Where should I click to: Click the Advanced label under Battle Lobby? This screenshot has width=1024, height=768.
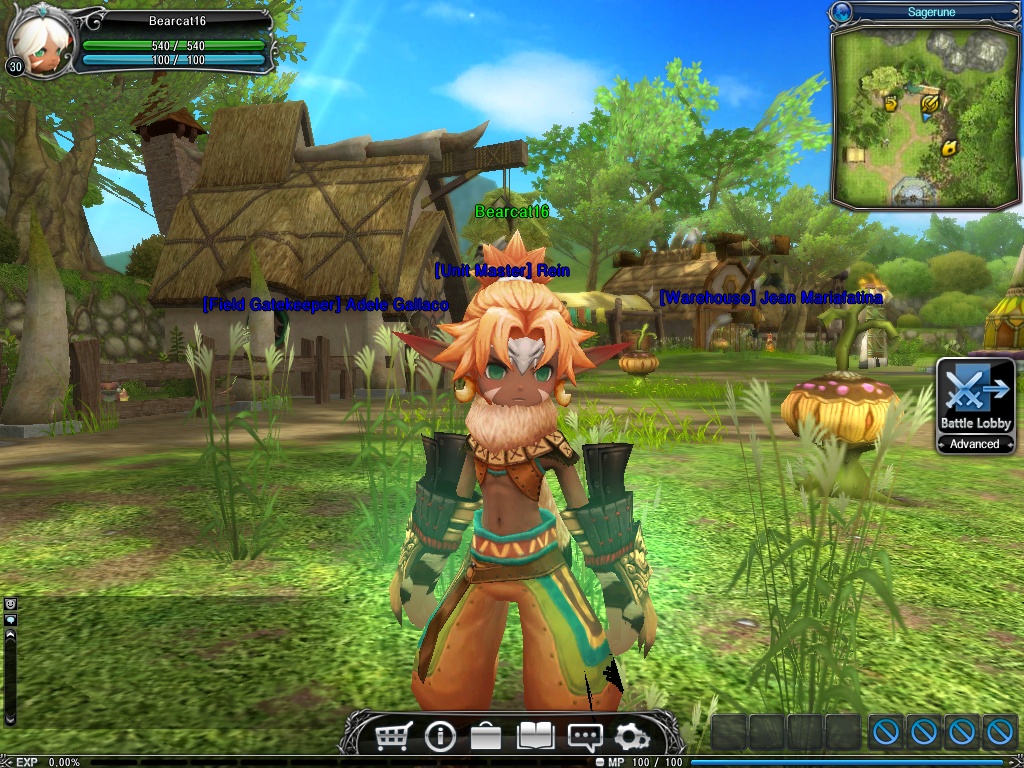tap(975, 444)
